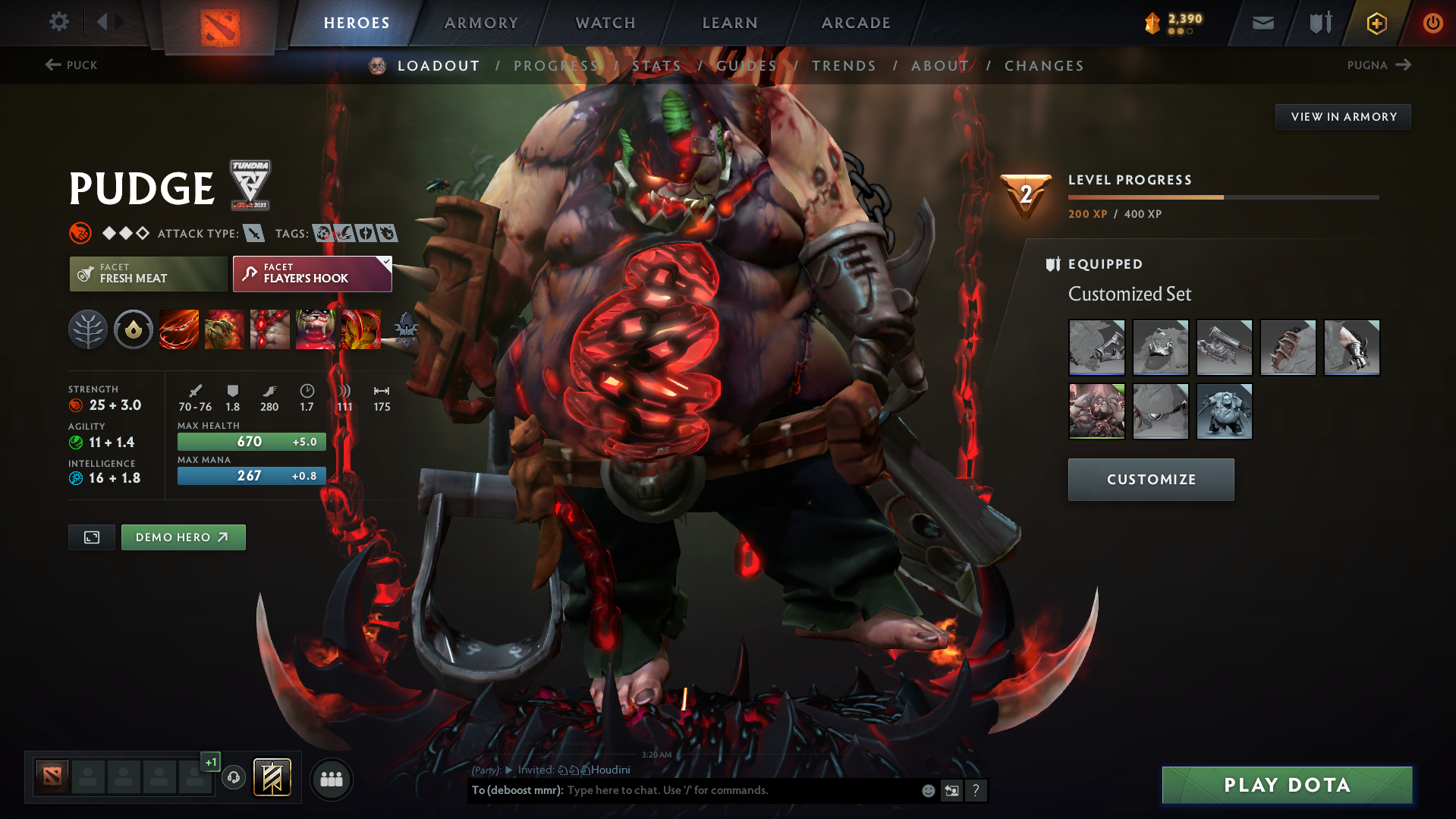The image size is (1456, 819).
Task: Switch to the STATS tab
Action: click(657, 65)
